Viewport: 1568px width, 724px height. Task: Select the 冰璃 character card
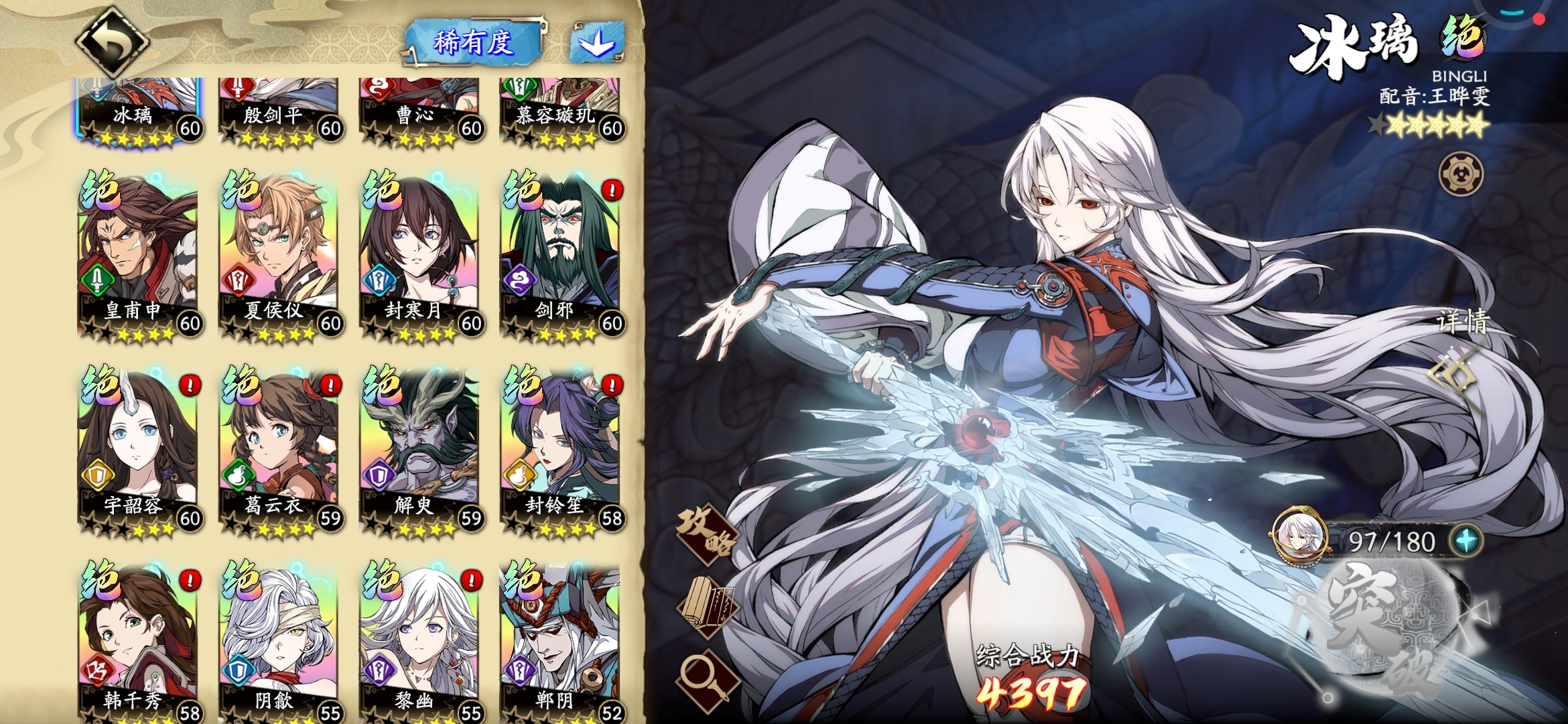tap(139, 111)
